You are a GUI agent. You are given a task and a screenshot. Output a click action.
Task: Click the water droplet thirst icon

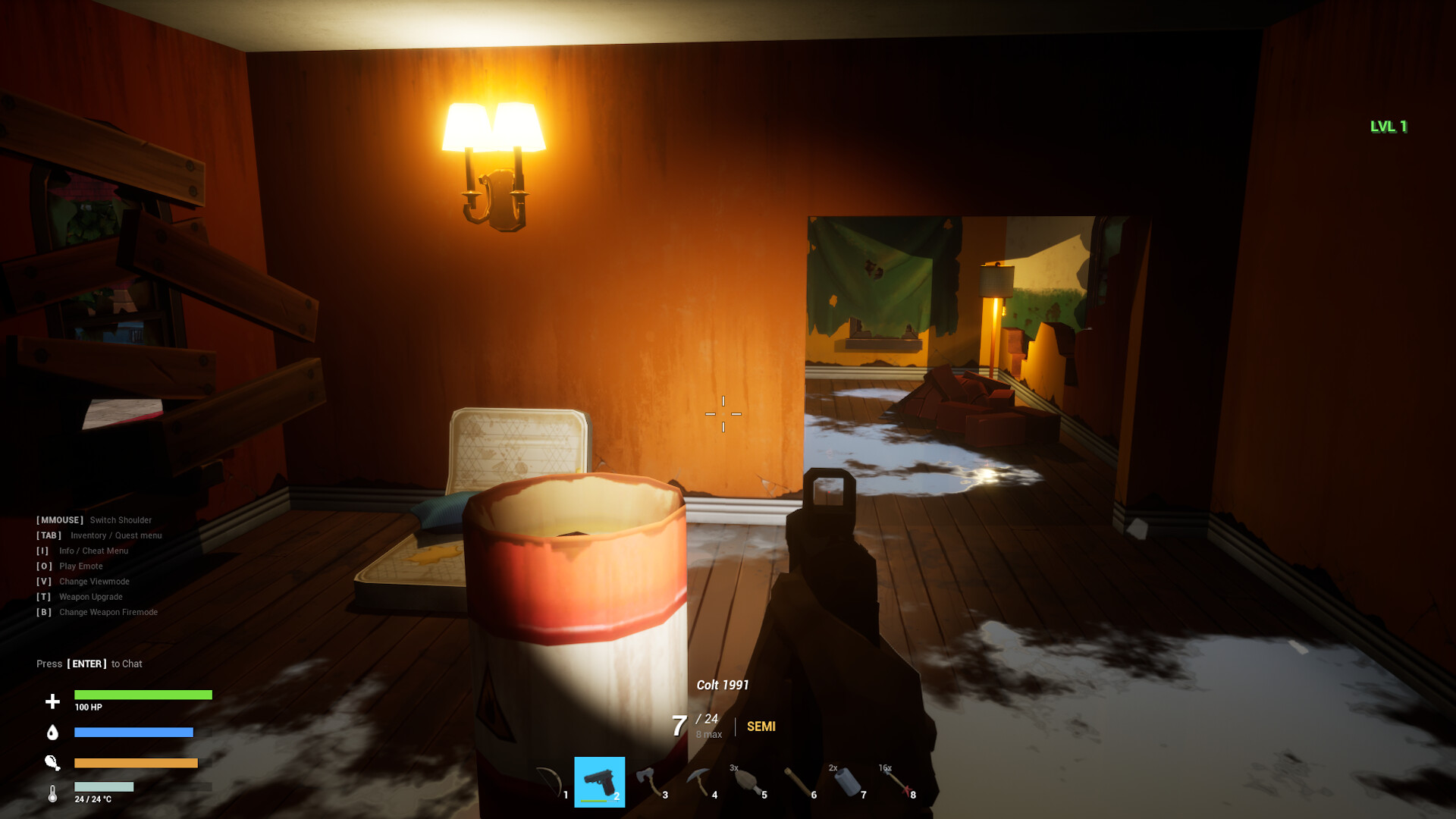pos(52,732)
